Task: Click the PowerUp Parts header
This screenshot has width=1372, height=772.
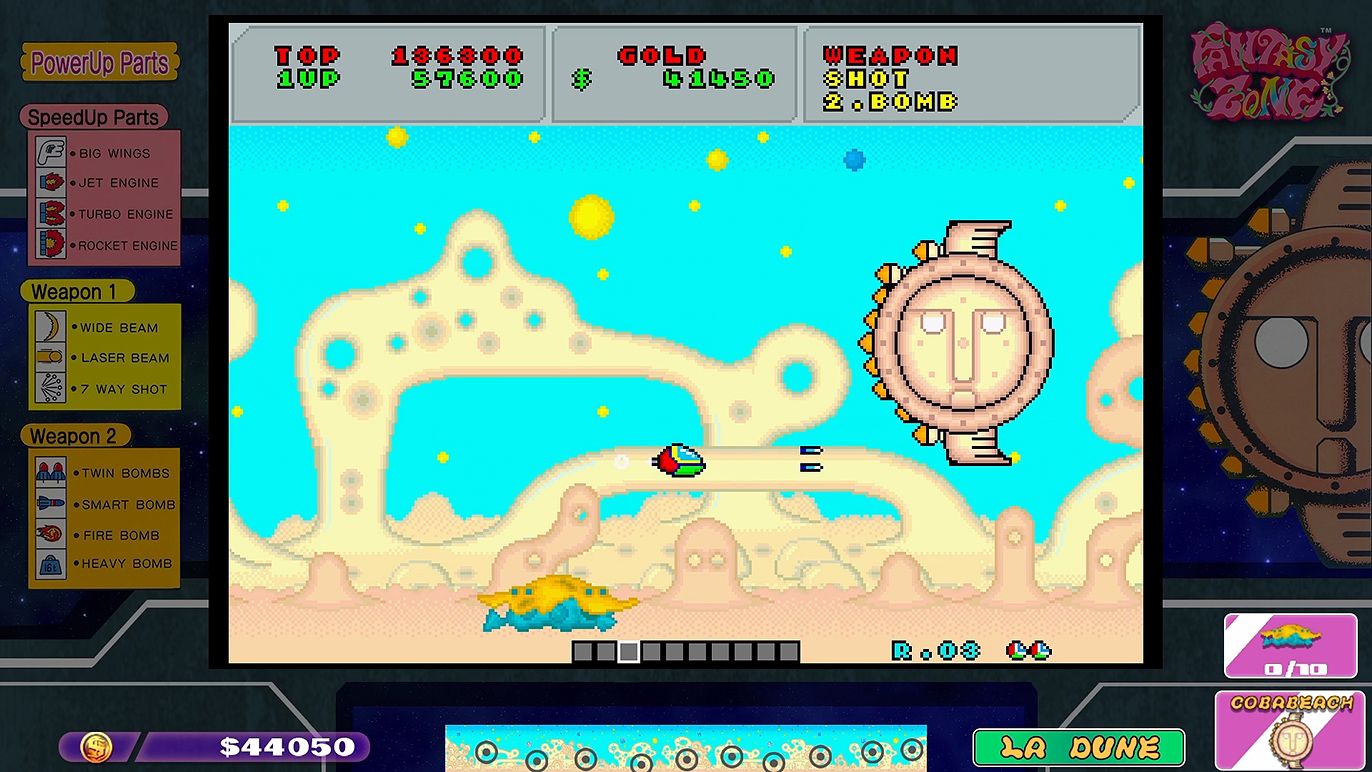Action: 100,63
